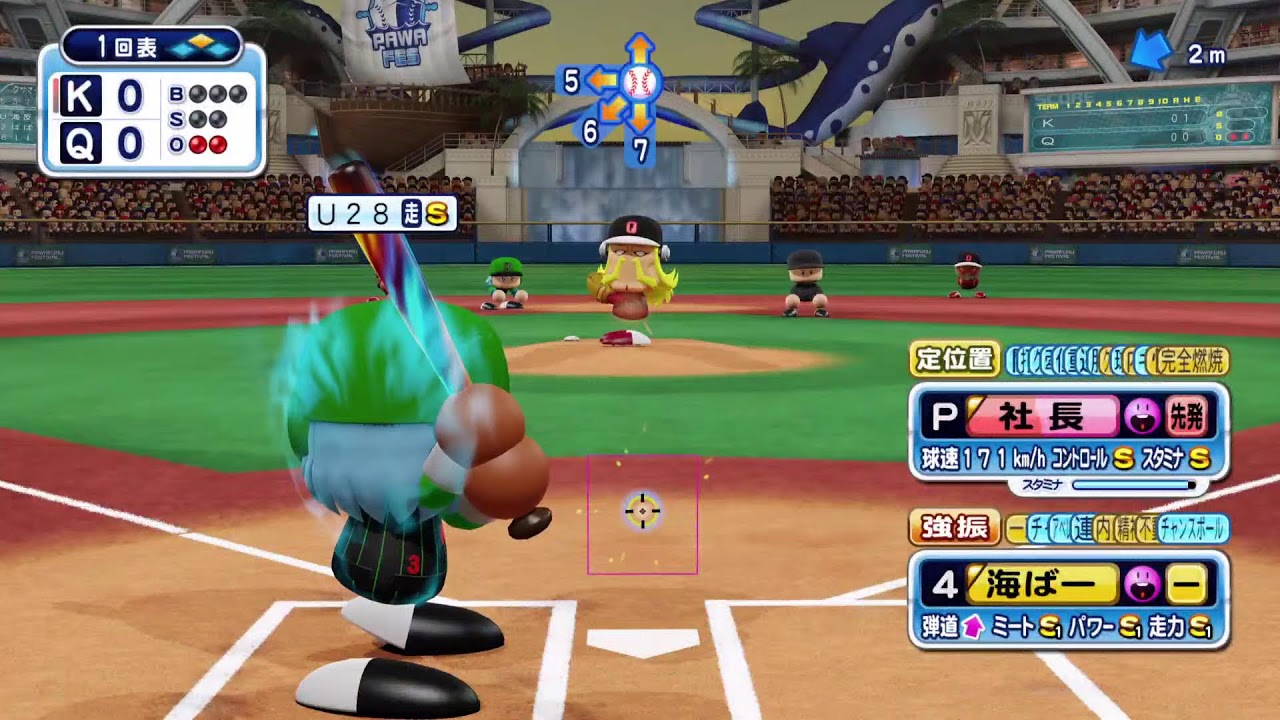
Task: Click the 定位置 fielding shift label
Action: [954, 360]
